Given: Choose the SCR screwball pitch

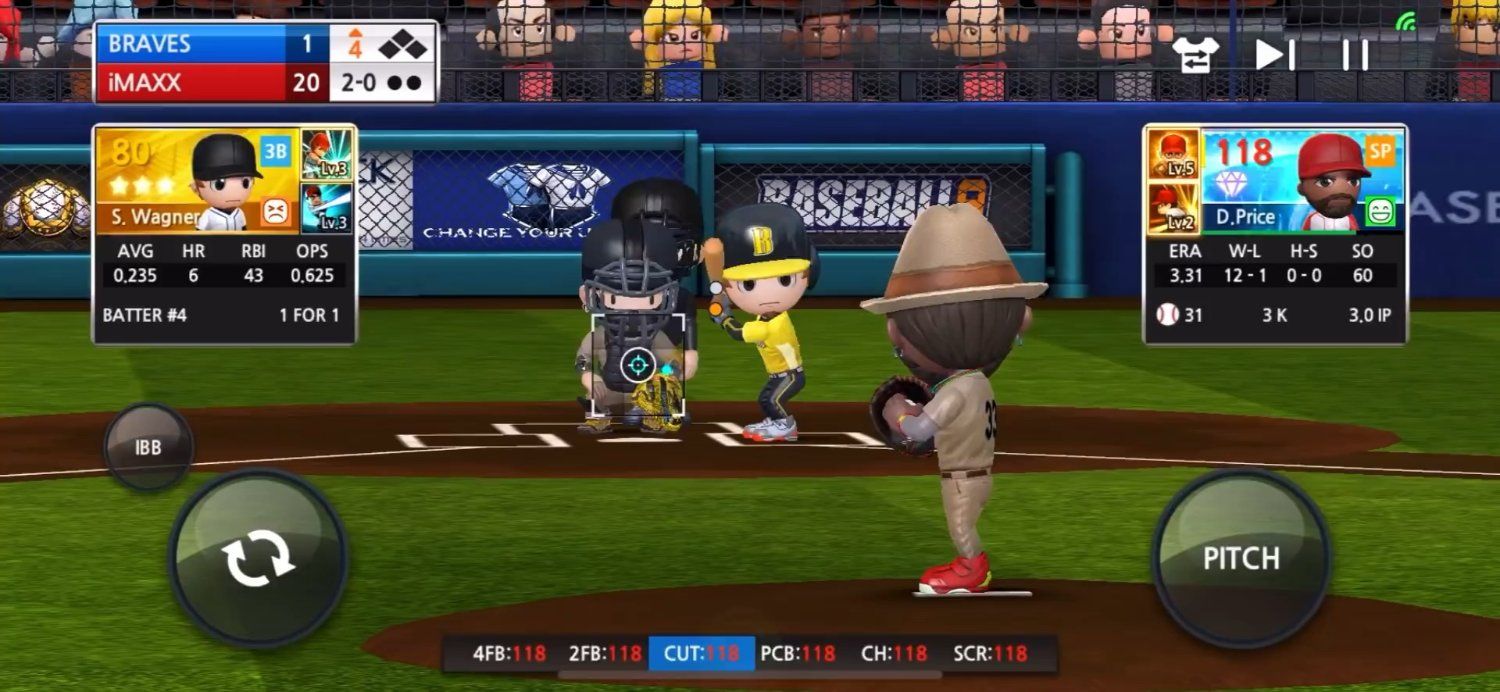Looking at the screenshot, I should point(989,654).
